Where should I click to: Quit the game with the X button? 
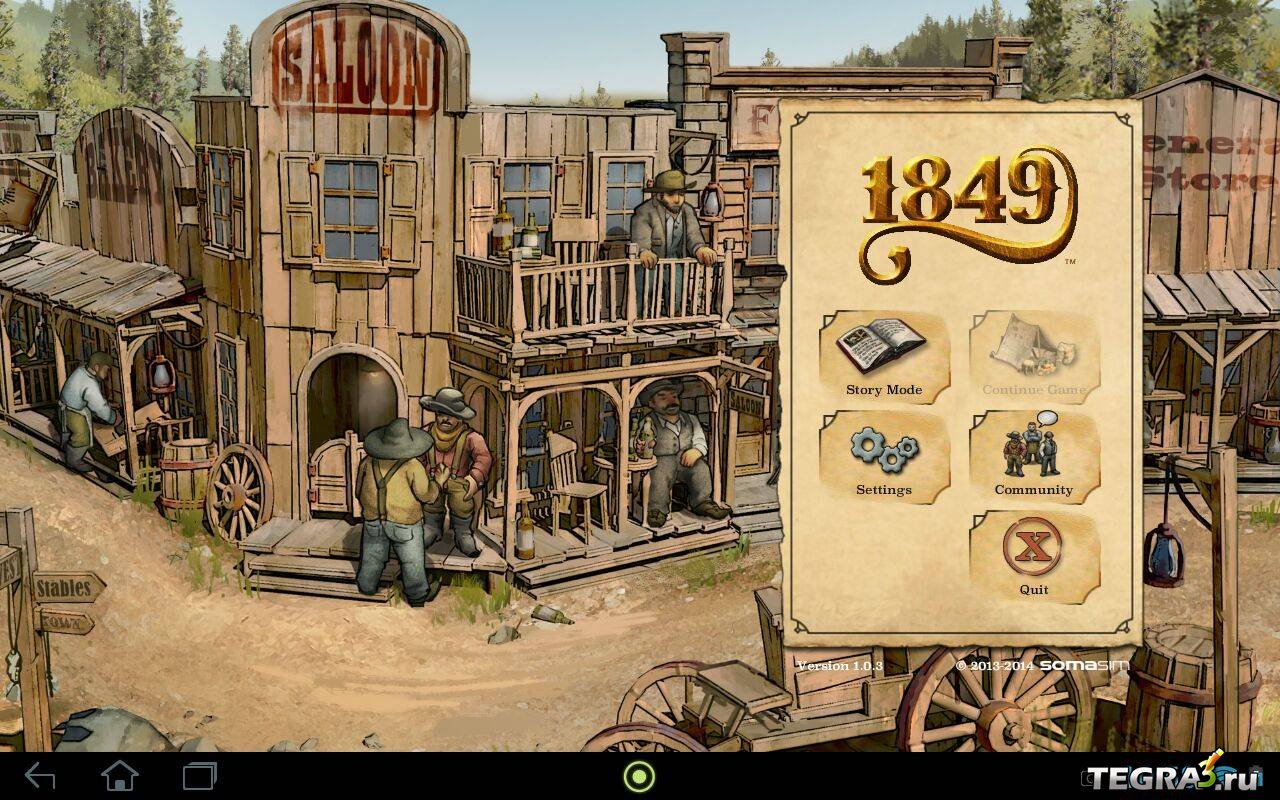tap(1034, 557)
